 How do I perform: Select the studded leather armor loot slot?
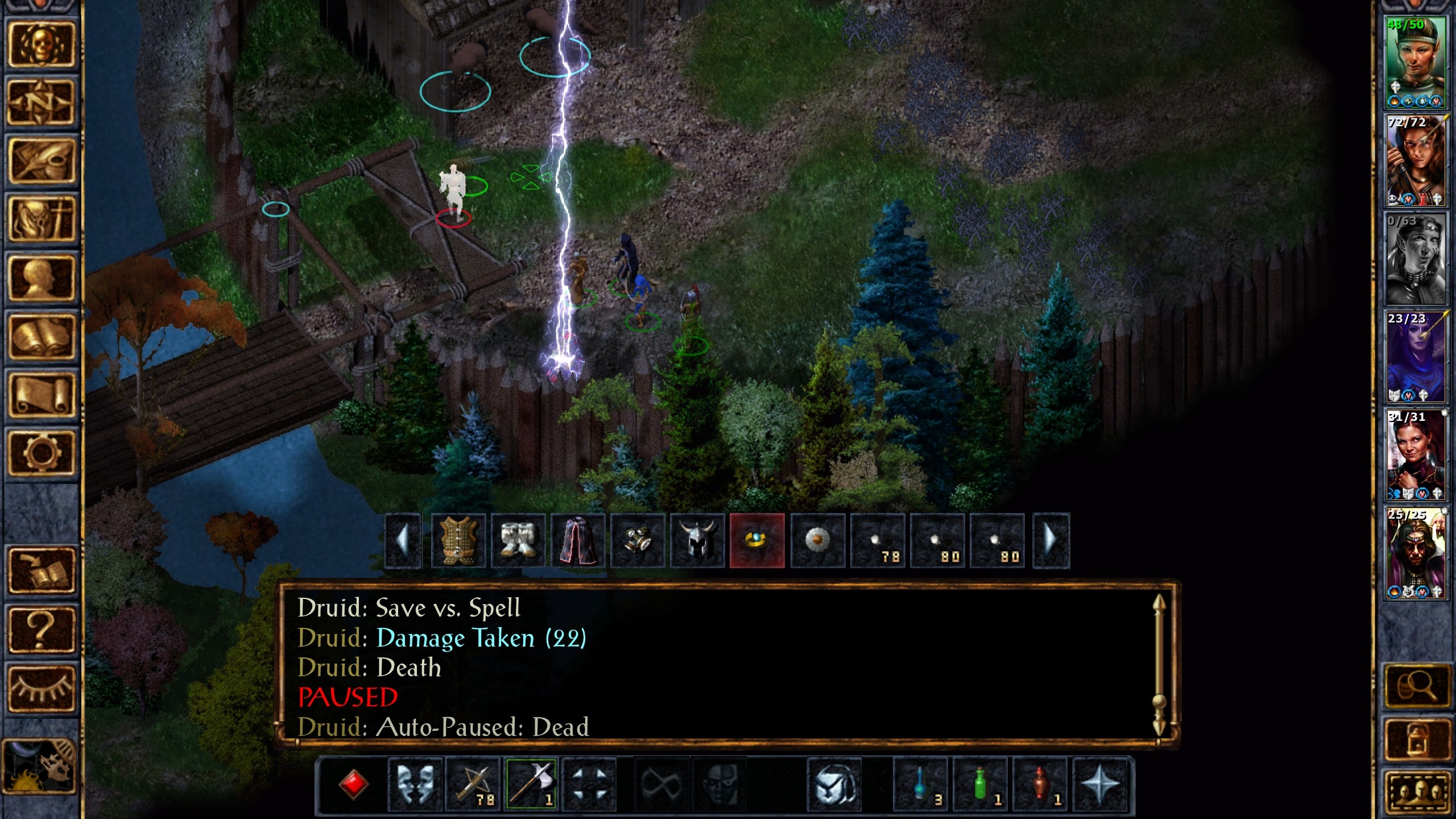458,540
